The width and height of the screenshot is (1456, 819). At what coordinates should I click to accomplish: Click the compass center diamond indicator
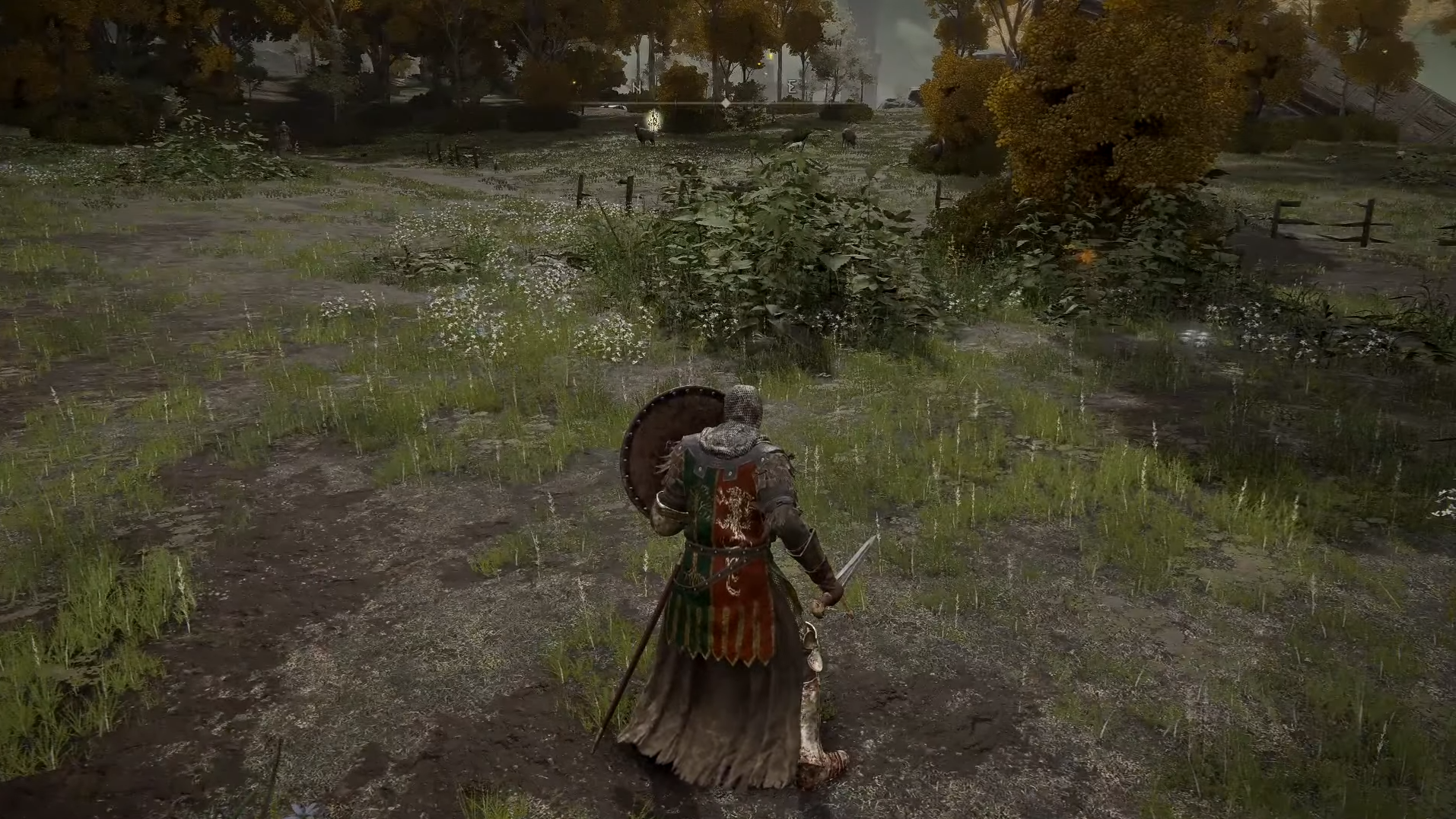(726, 102)
